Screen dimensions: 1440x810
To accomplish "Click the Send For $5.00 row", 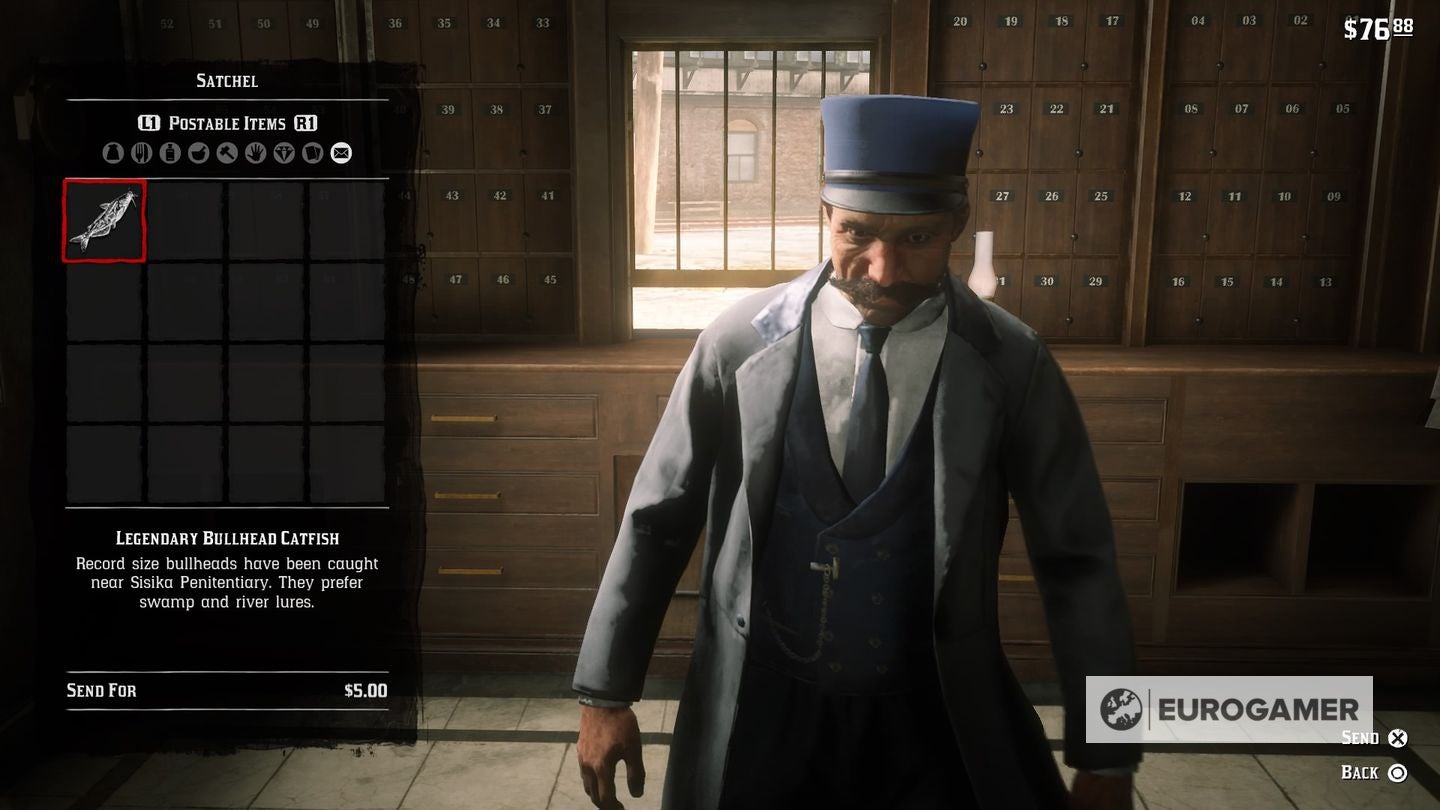I will pos(225,690).
